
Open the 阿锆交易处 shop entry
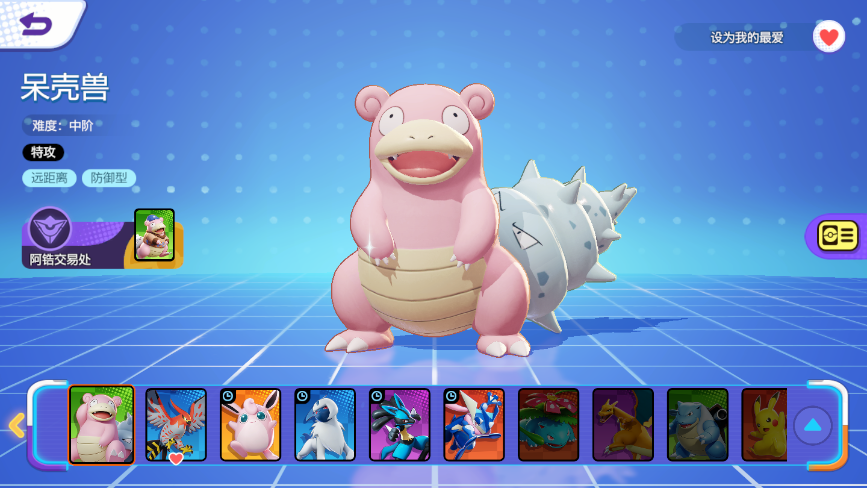[98, 240]
